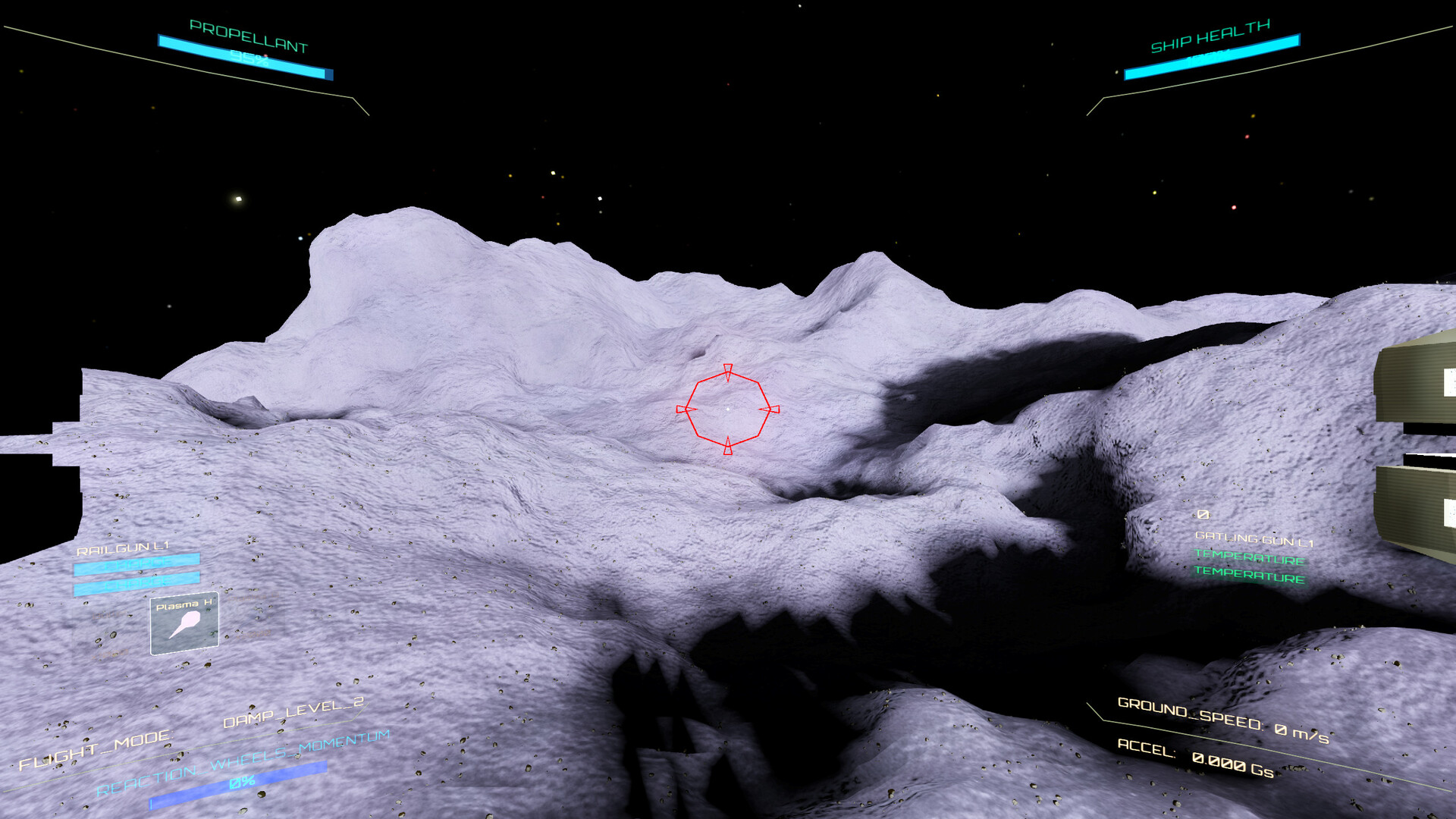Click the upper railgun CHARGE bar
1456x819 pixels.
(136, 566)
